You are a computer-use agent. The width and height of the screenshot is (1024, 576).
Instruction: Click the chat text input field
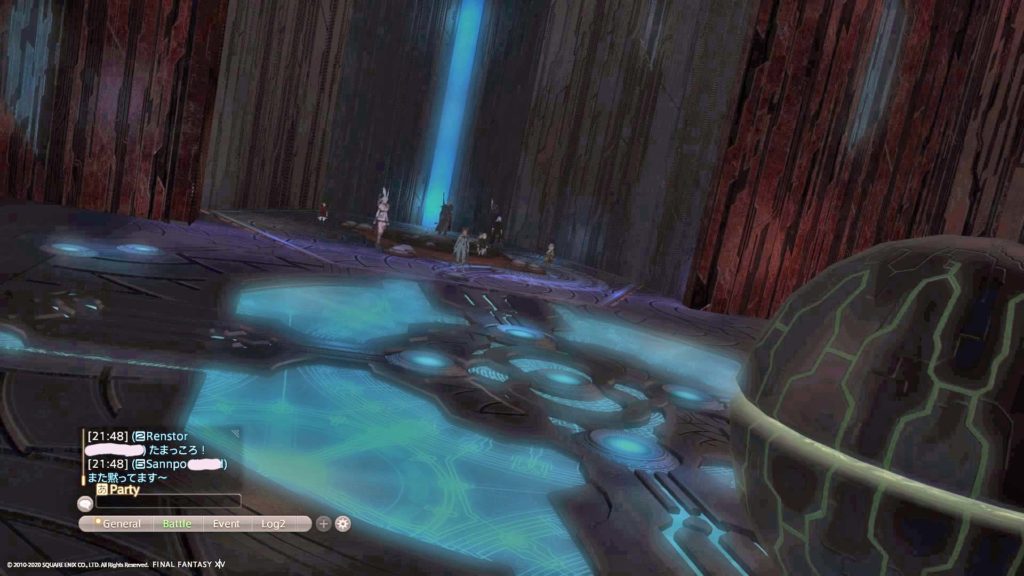tap(168, 501)
